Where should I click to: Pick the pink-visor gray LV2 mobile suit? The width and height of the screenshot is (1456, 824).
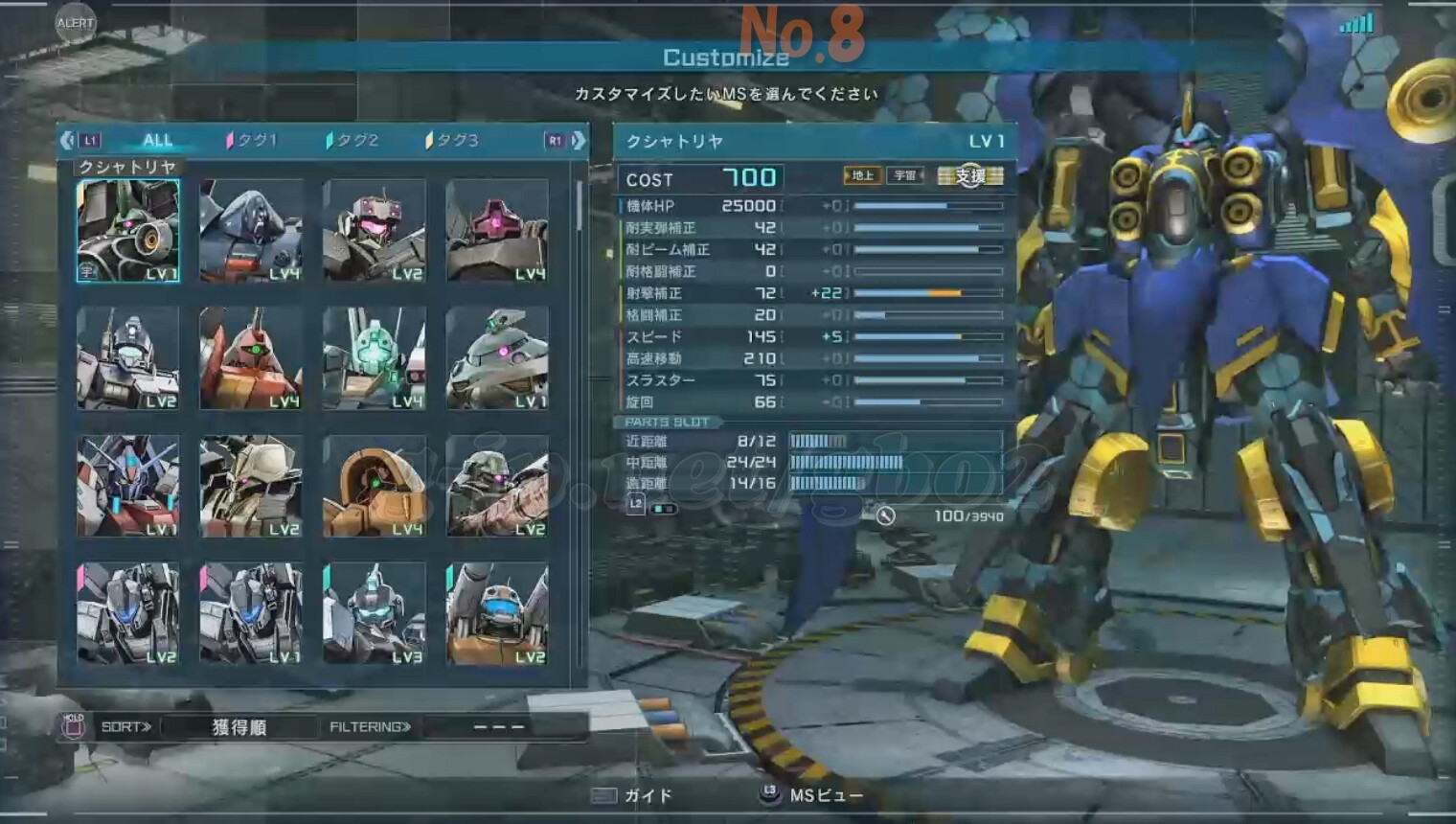(x=375, y=231)
